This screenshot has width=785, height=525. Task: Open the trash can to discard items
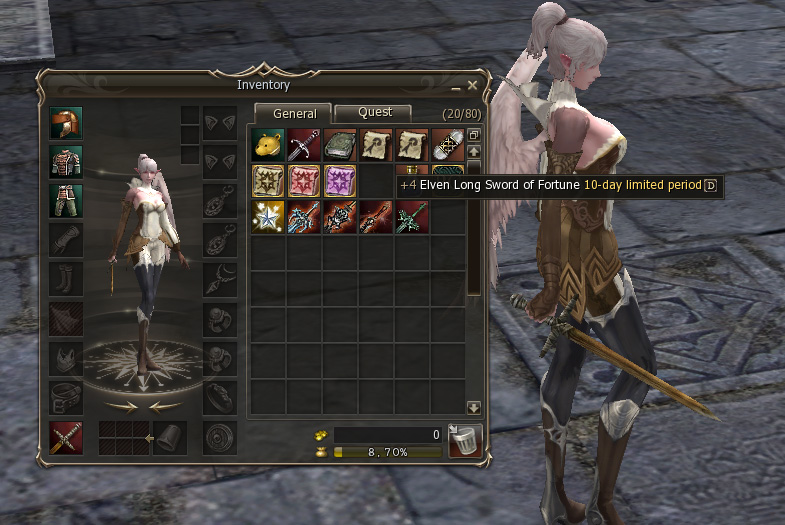pos(465,440)
